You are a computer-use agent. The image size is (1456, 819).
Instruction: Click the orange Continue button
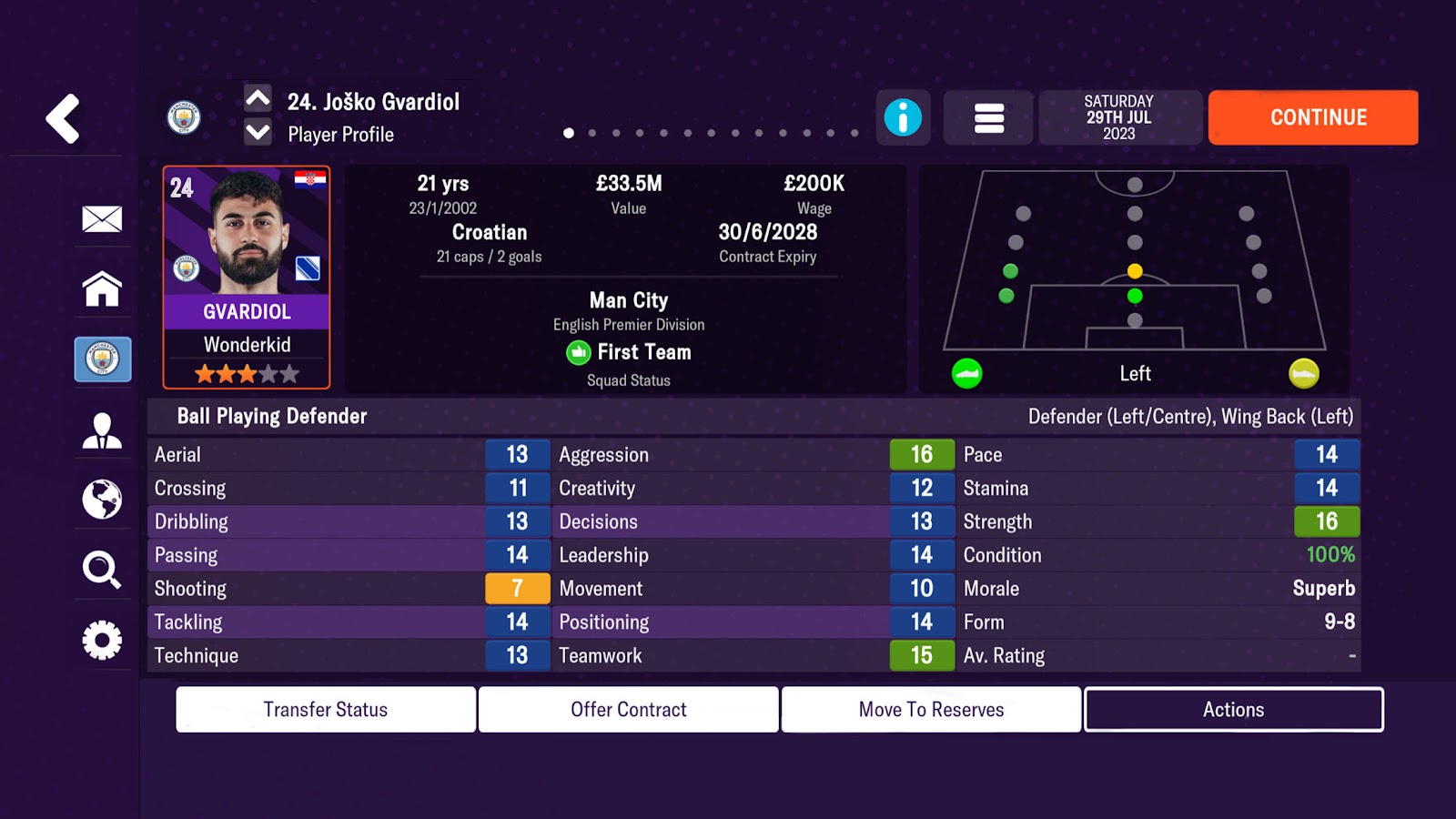point(1312,117)
